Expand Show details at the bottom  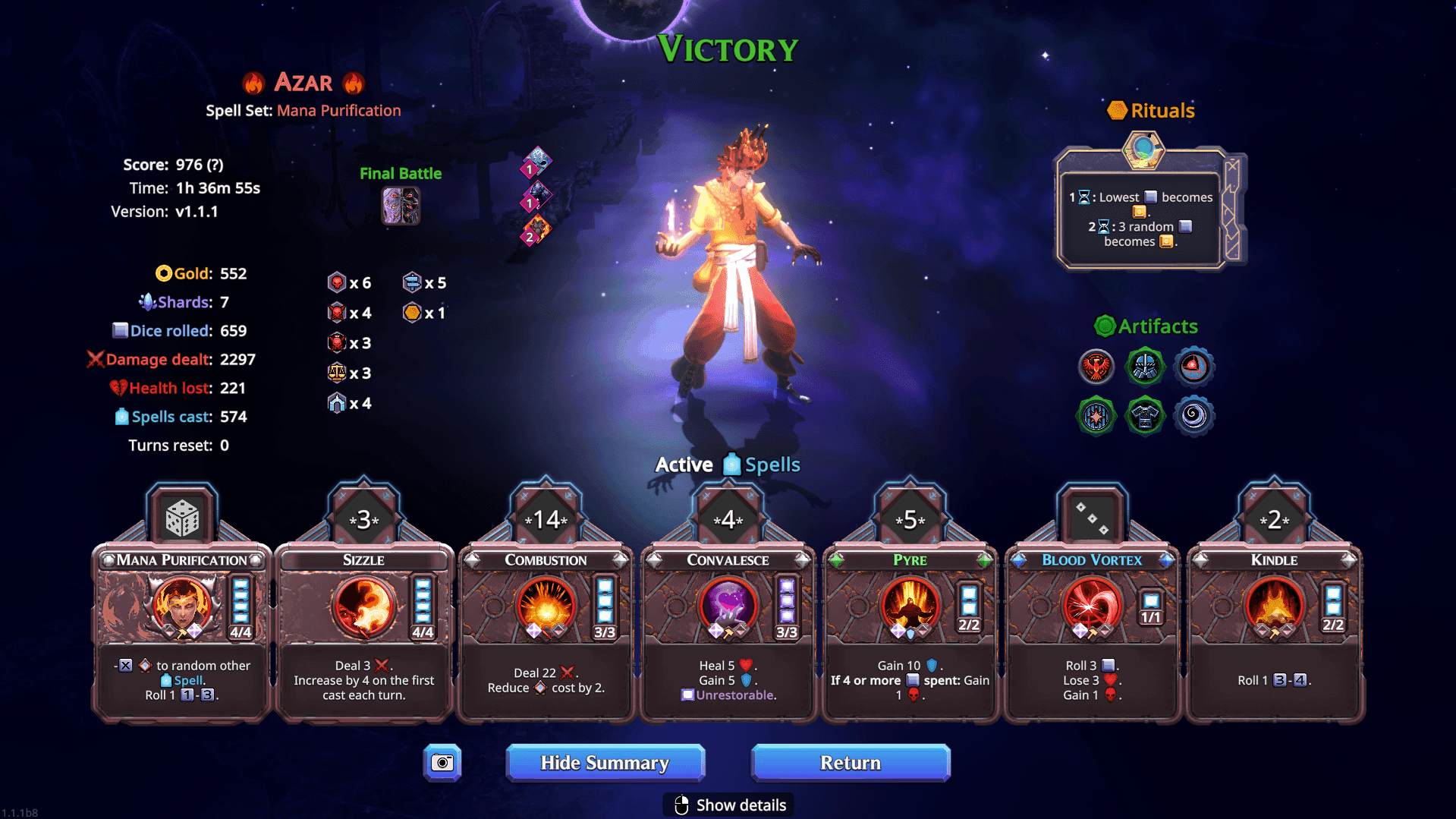[x=728, y=805]
